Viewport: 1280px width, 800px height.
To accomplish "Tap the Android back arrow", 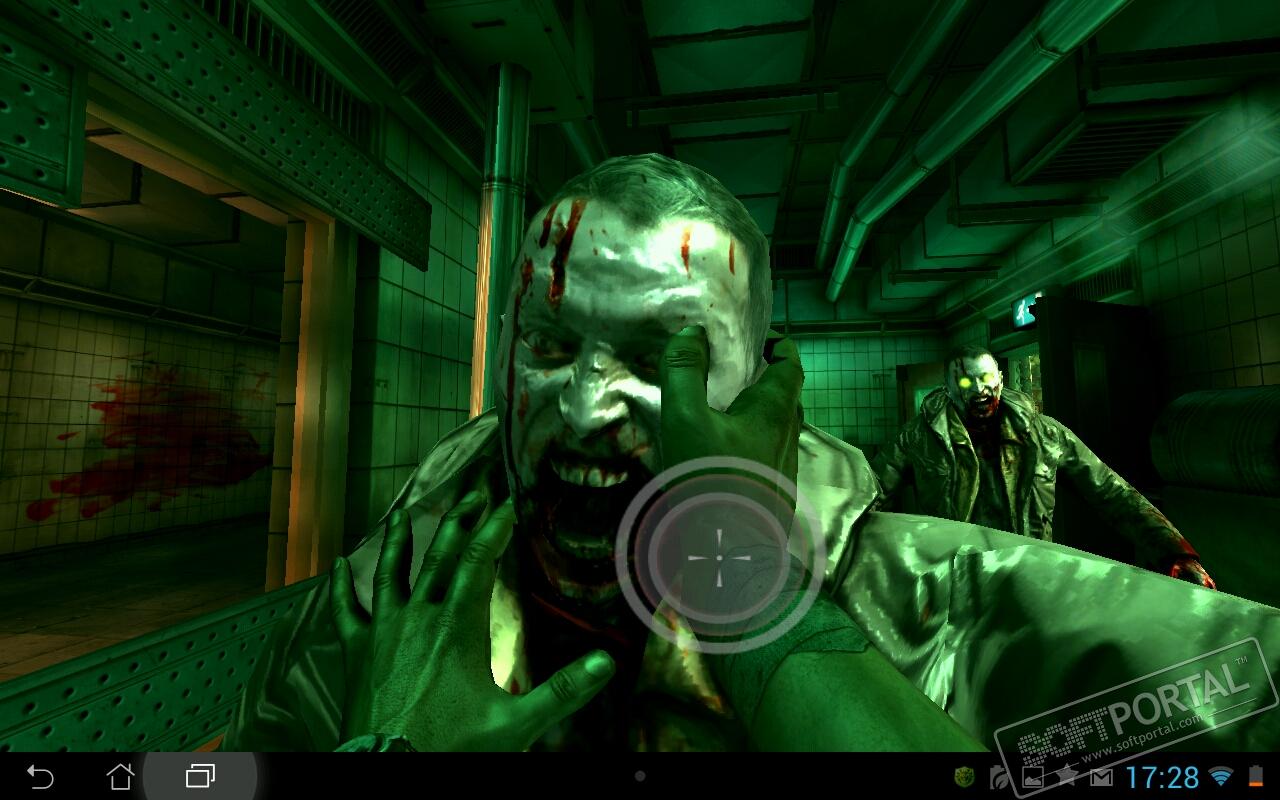I will tap(40, 776).
